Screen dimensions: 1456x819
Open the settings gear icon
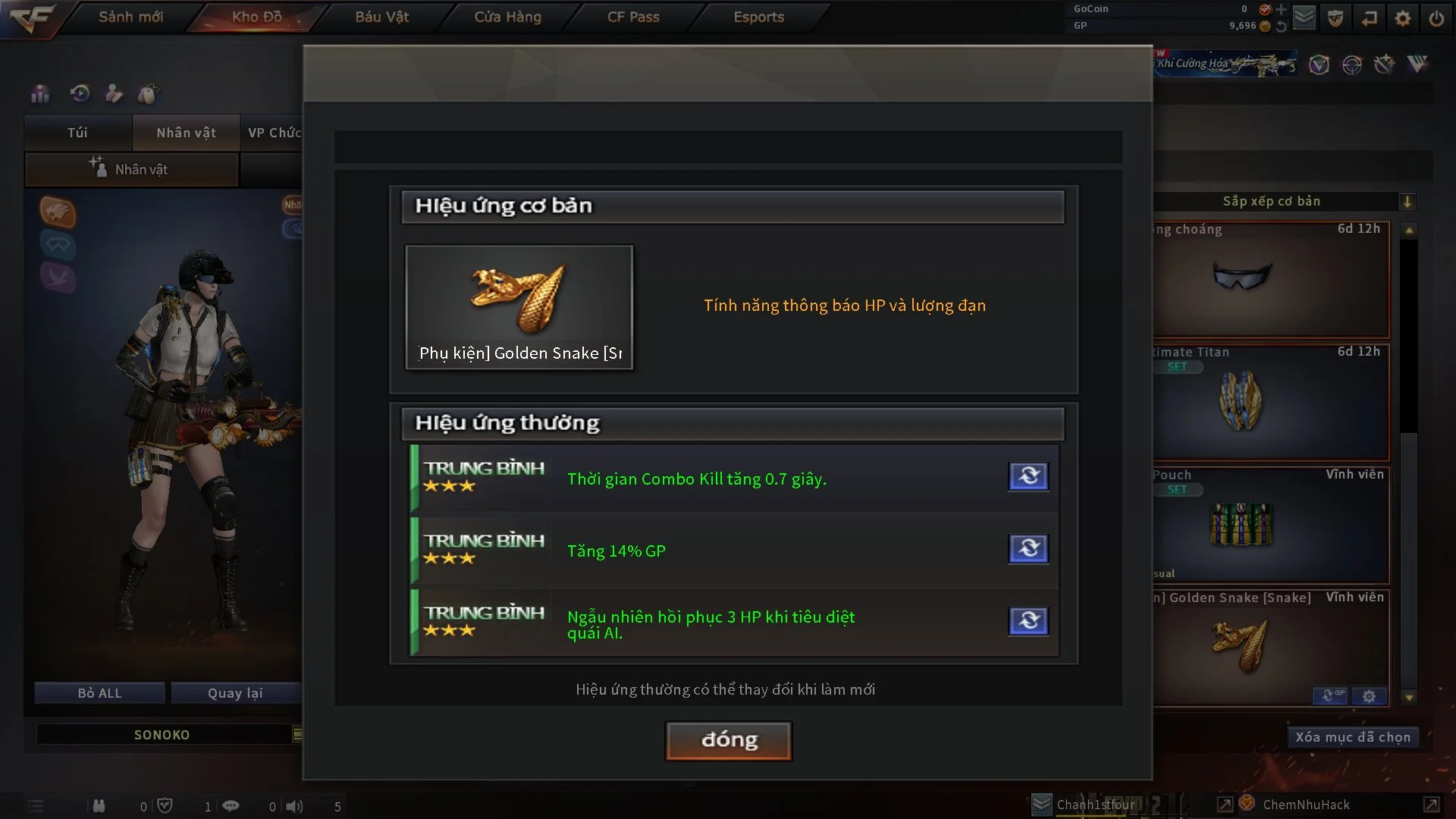(1403, 18)
